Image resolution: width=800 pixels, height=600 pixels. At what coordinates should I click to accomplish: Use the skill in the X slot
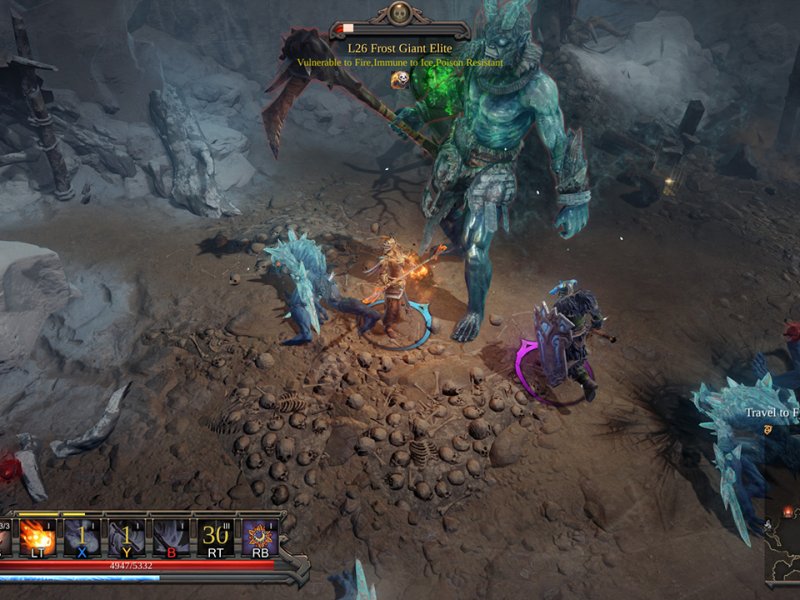82,536
